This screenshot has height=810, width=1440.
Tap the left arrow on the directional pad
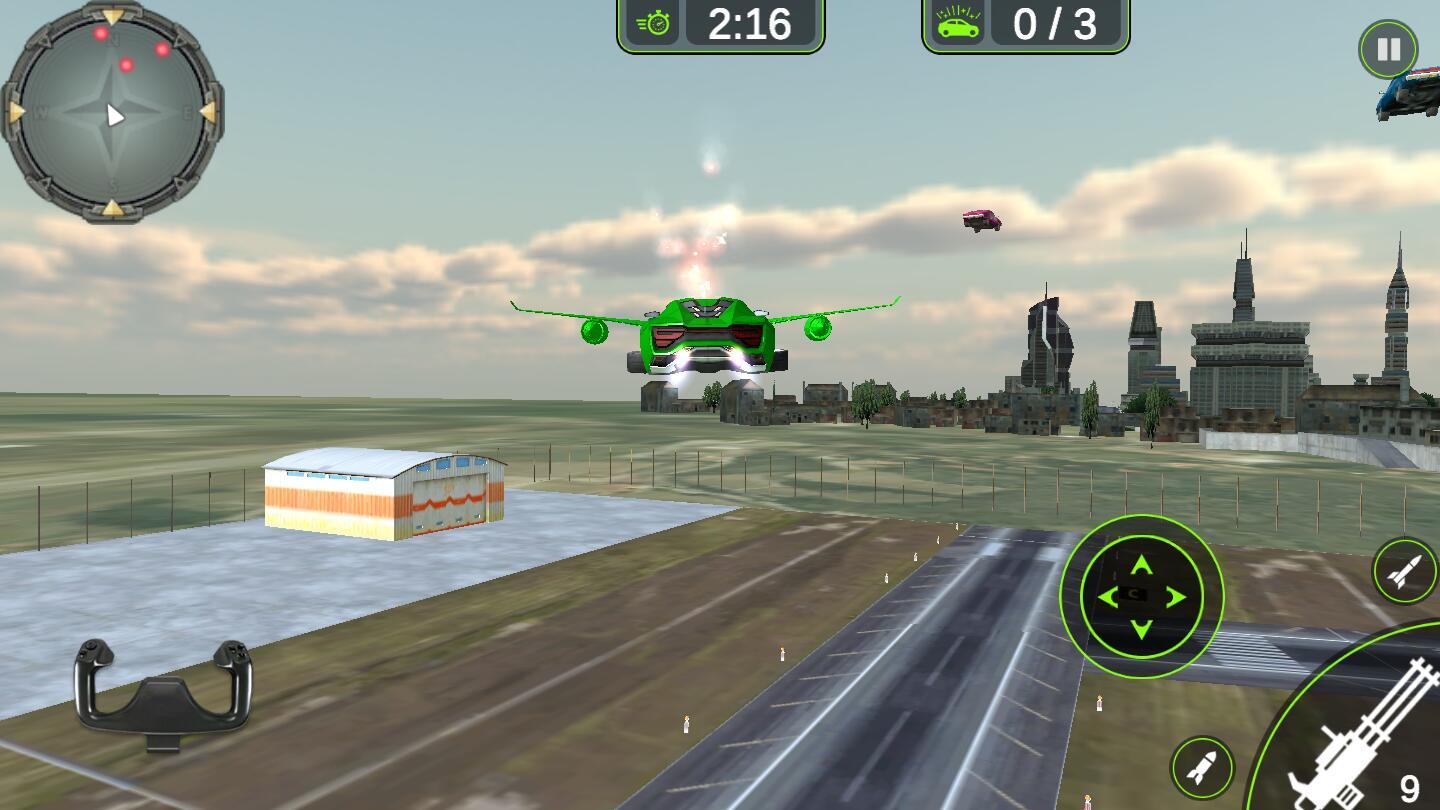[1108, 598]
